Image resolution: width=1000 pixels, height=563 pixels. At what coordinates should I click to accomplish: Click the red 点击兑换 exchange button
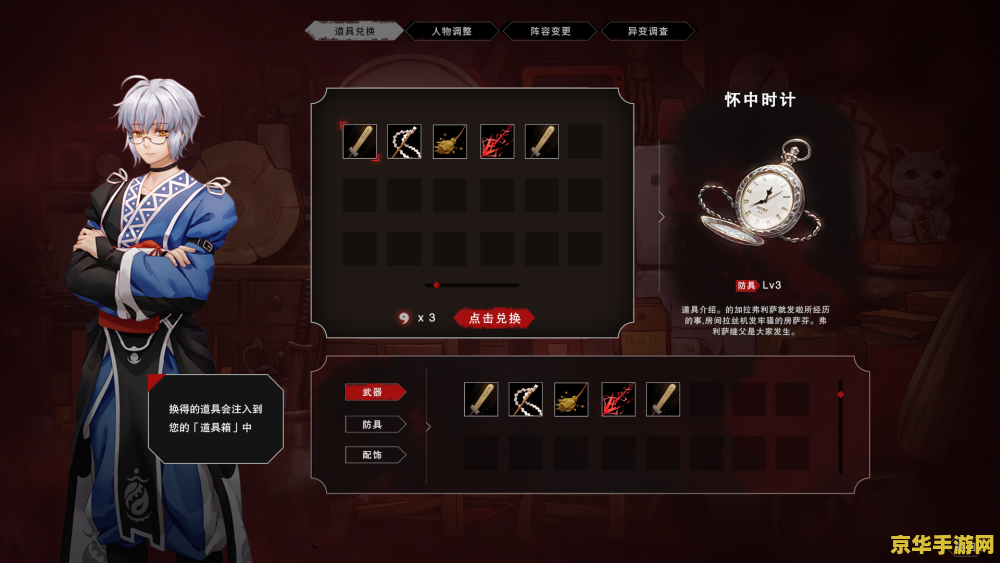click(495, 318)
